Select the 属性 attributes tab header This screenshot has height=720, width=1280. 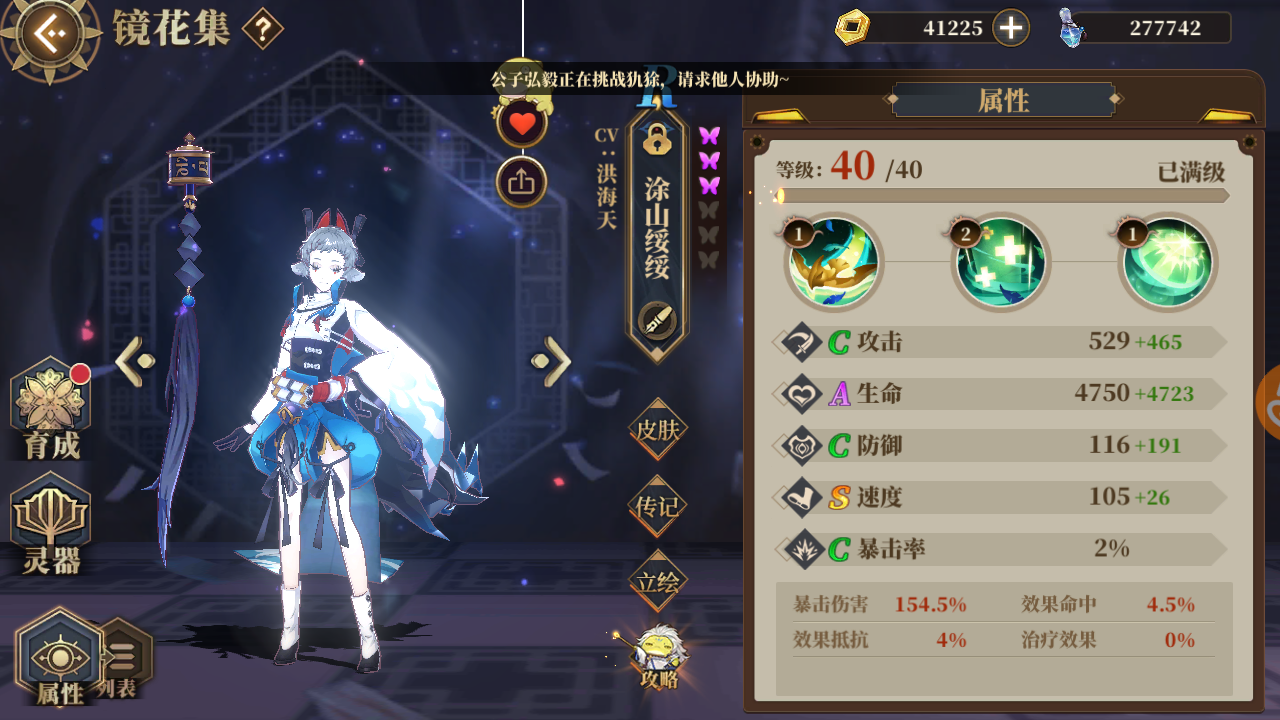point(1003,100)
